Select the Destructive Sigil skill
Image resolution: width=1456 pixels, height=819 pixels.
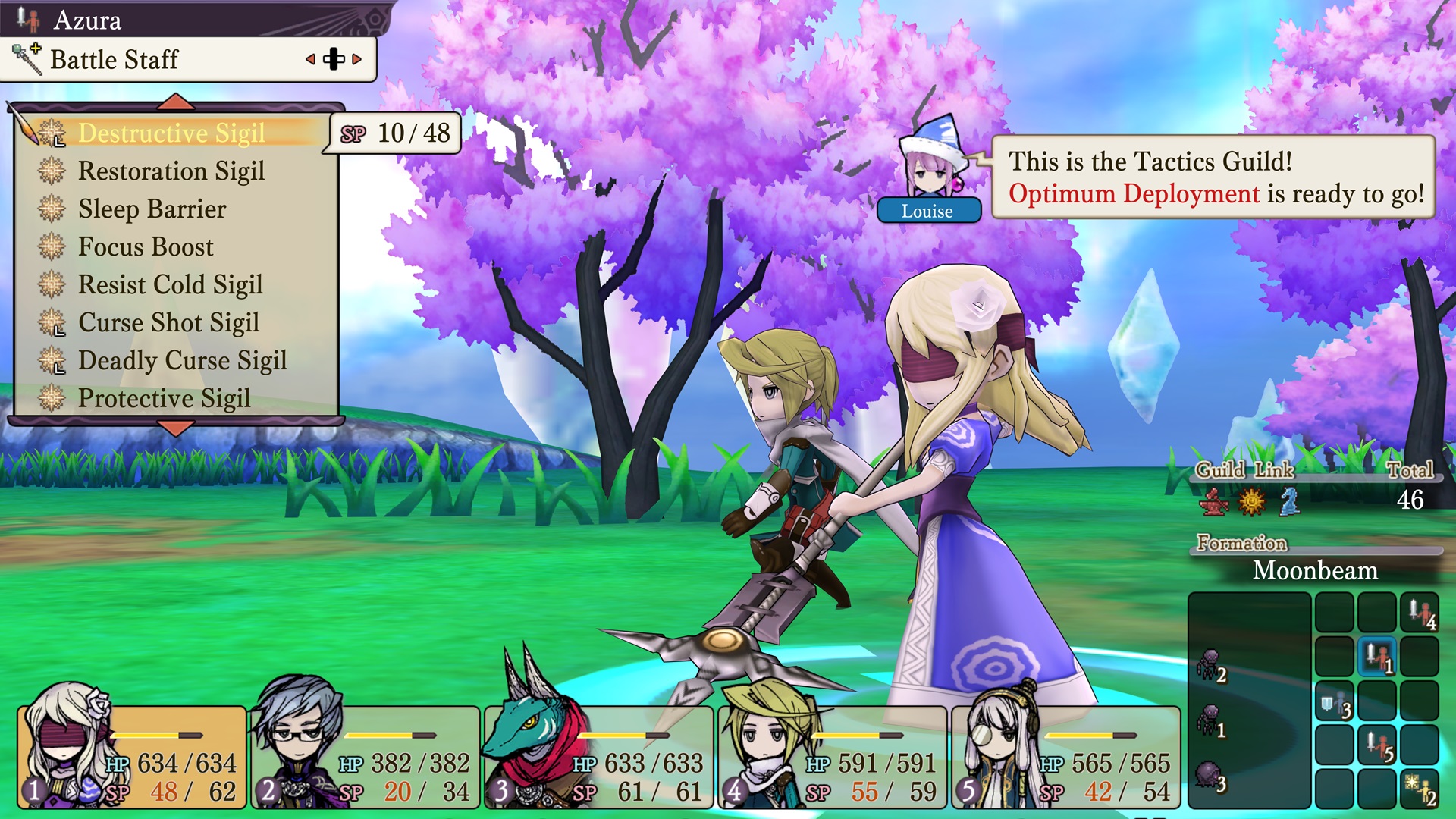pos(171,133)
